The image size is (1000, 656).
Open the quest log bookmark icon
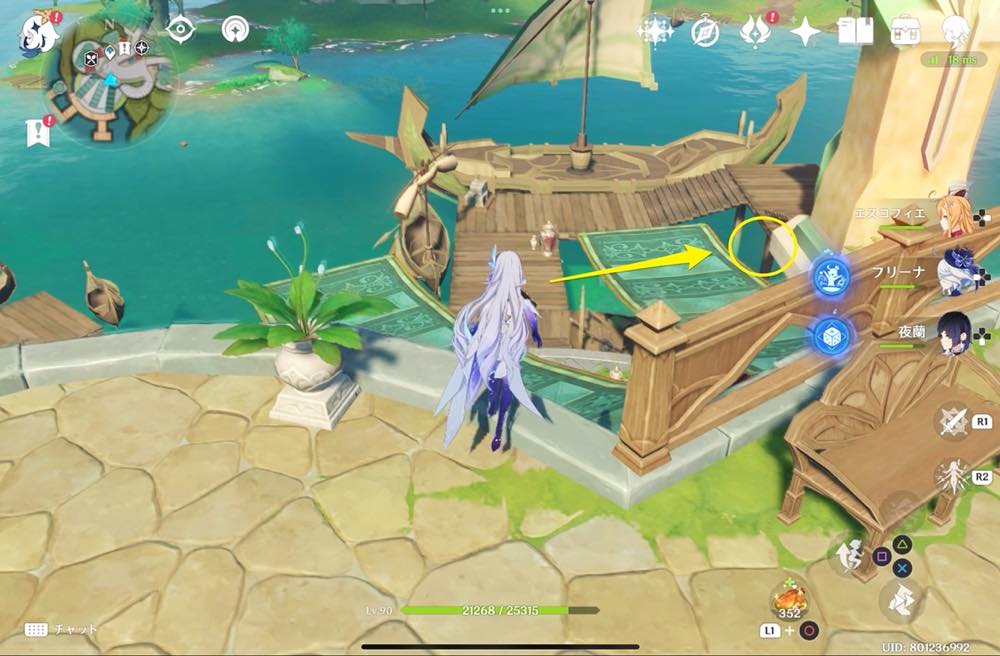(x=38, y=132)
